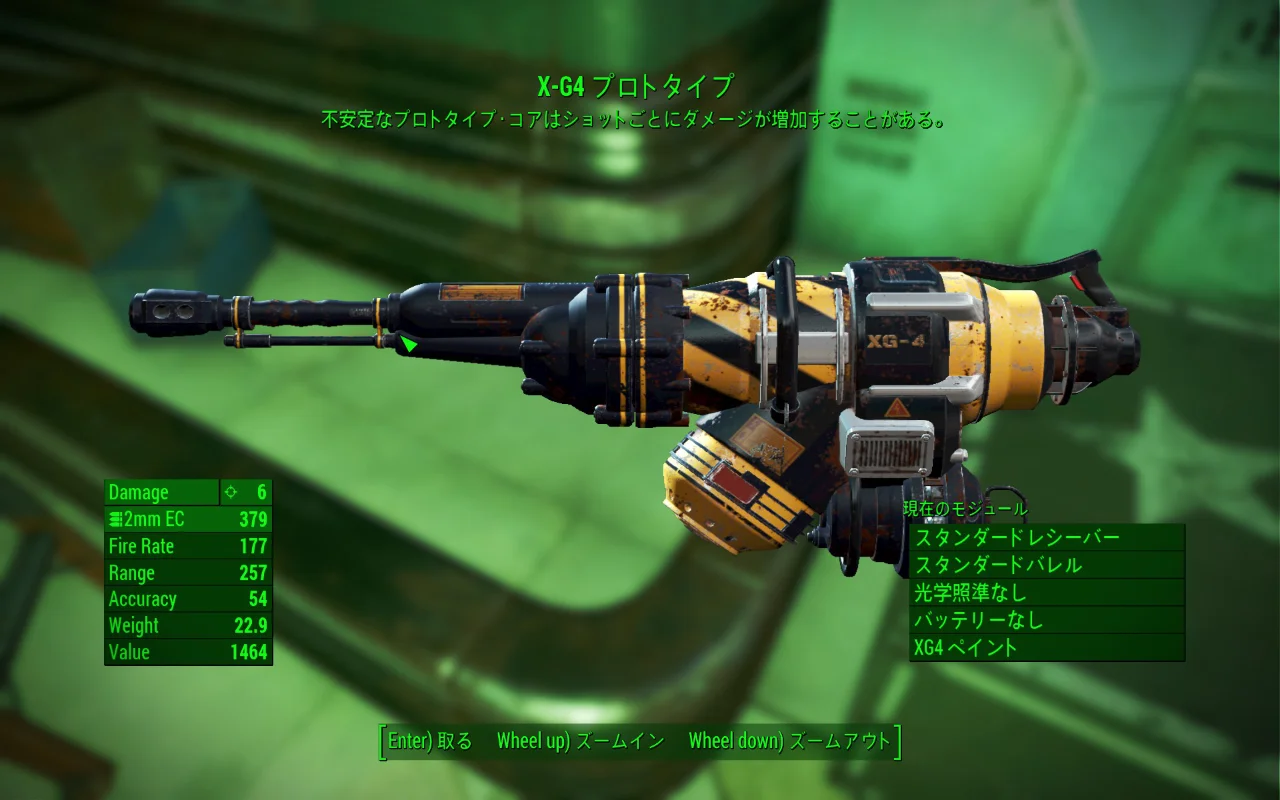Viewport: 1280px width, 800px height.
Task: Choose the ズームアウト zoom-out button
Action: pyautogui.click(x=789, y=741)
